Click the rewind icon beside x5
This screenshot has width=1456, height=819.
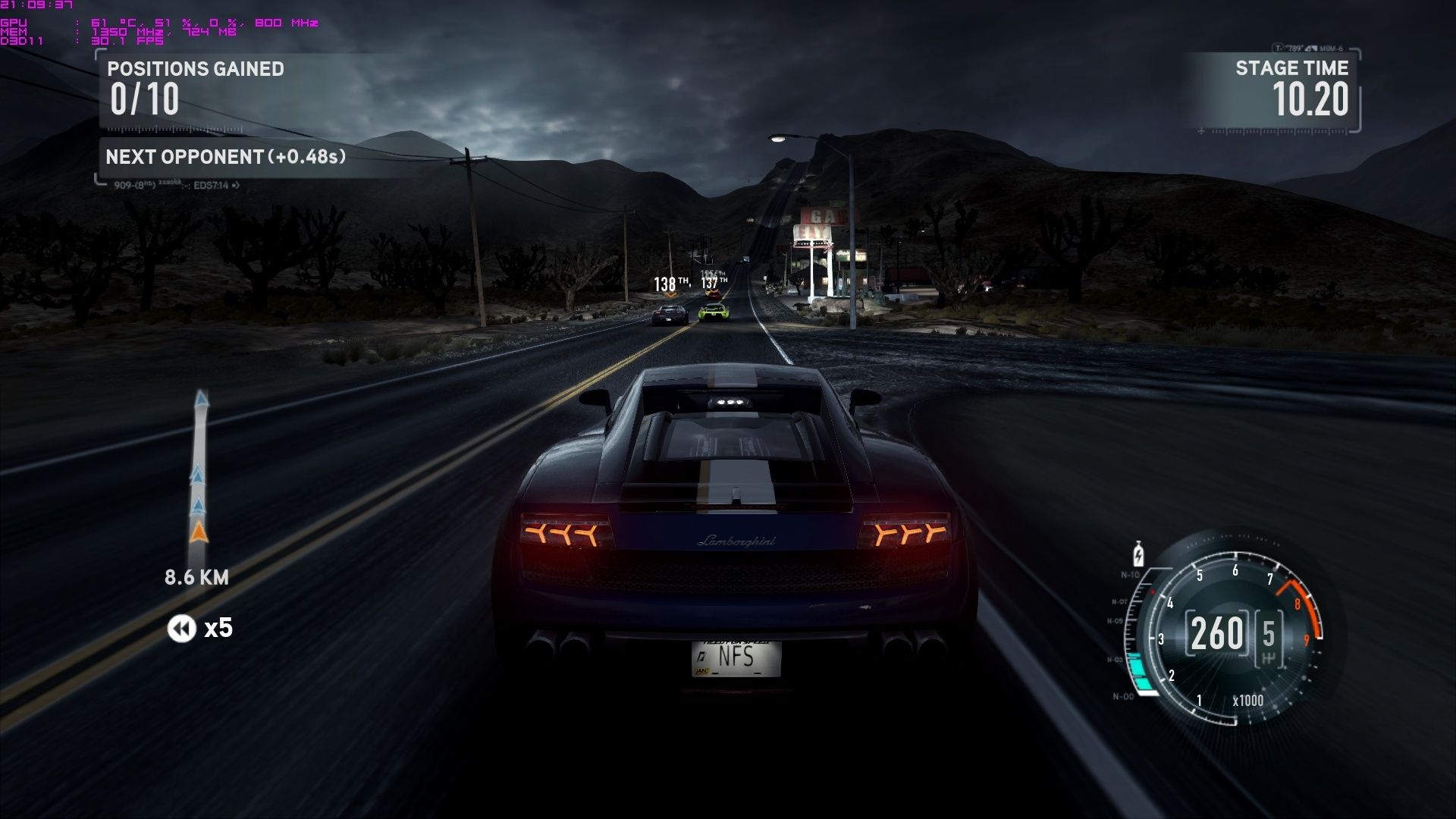coord(181,628)
